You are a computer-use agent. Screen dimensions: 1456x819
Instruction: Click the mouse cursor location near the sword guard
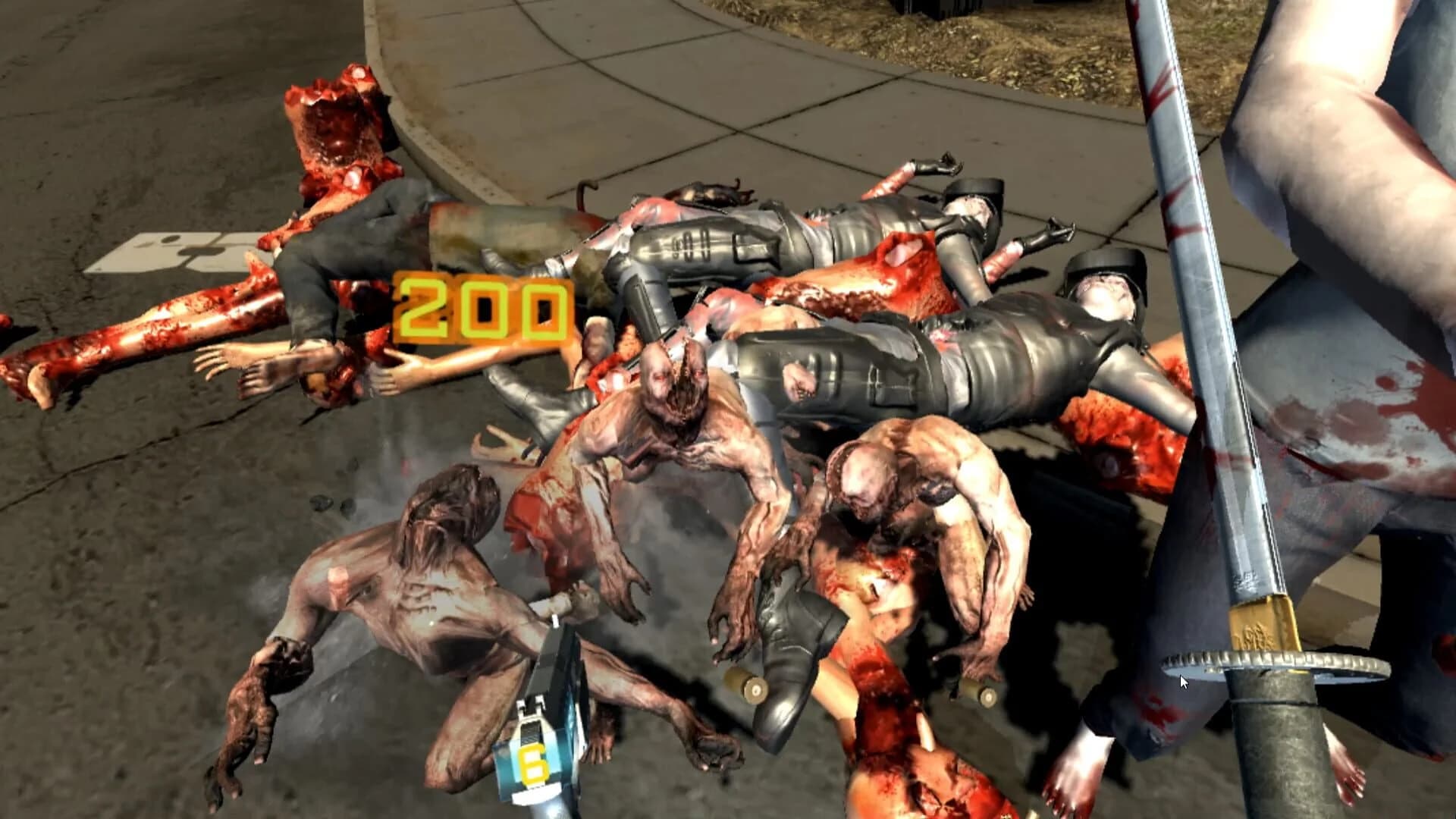[x=1183, y=682]
